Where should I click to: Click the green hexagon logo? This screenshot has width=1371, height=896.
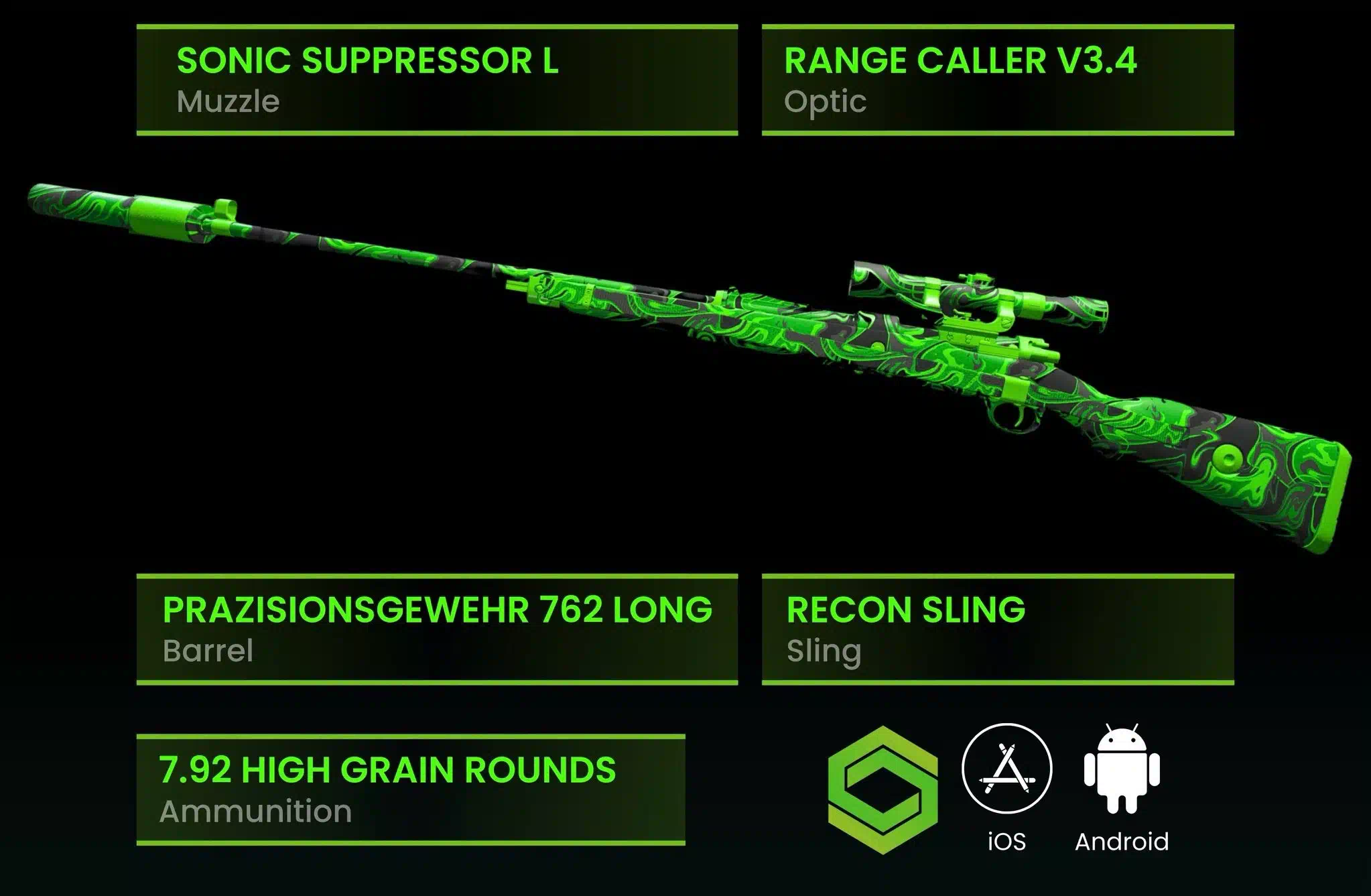(883, 789)
